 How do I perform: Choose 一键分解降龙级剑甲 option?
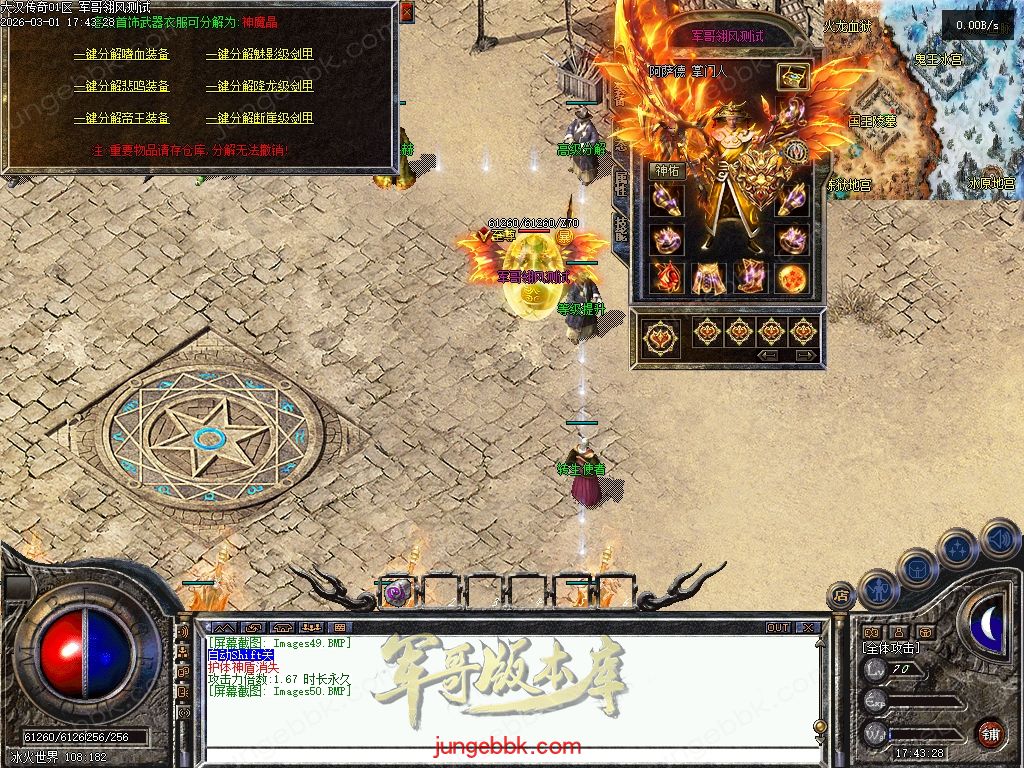pos(259,86)
